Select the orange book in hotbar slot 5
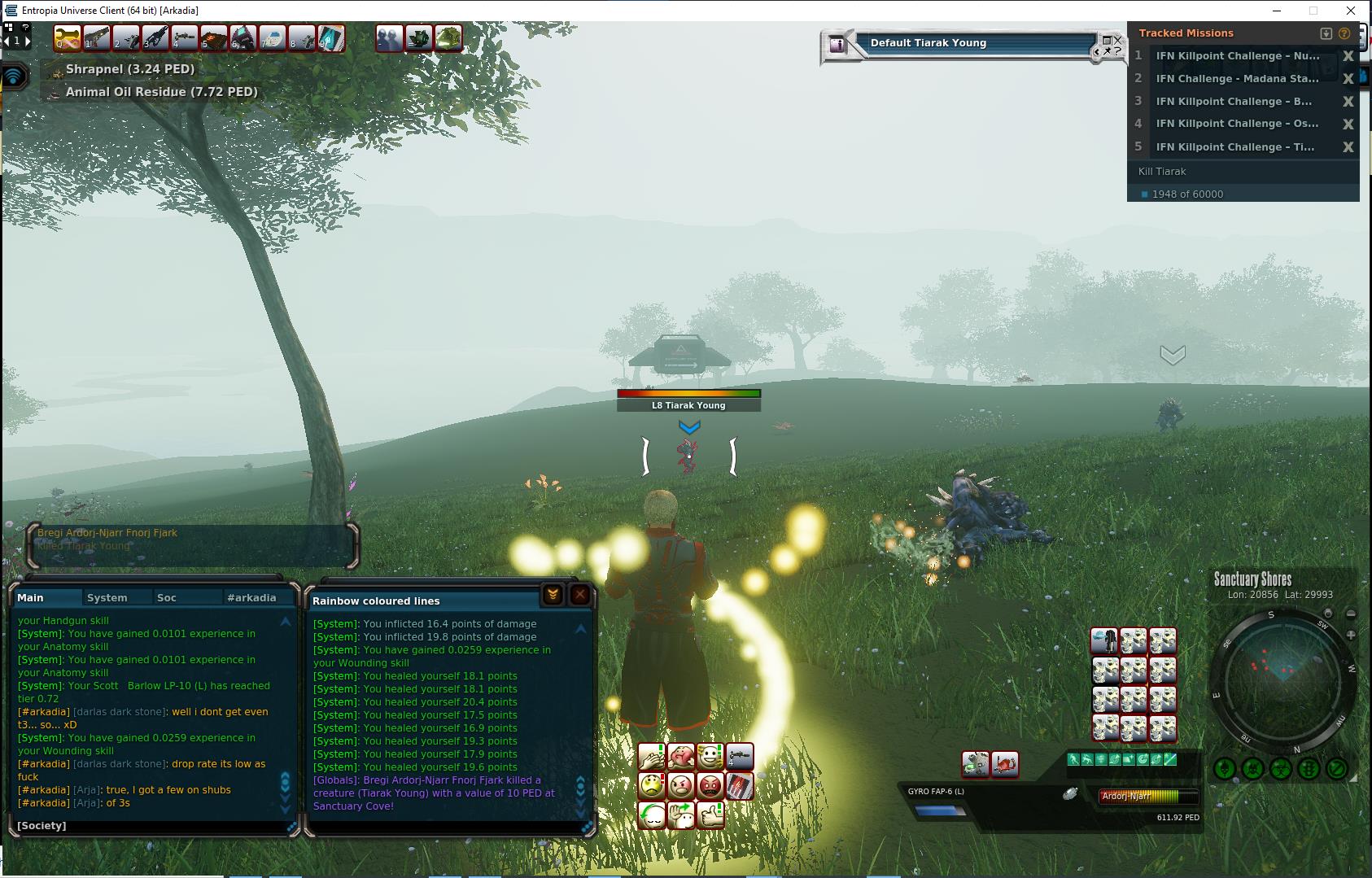Viewport: 1372px width, 878px height. [x=213, y=38]
